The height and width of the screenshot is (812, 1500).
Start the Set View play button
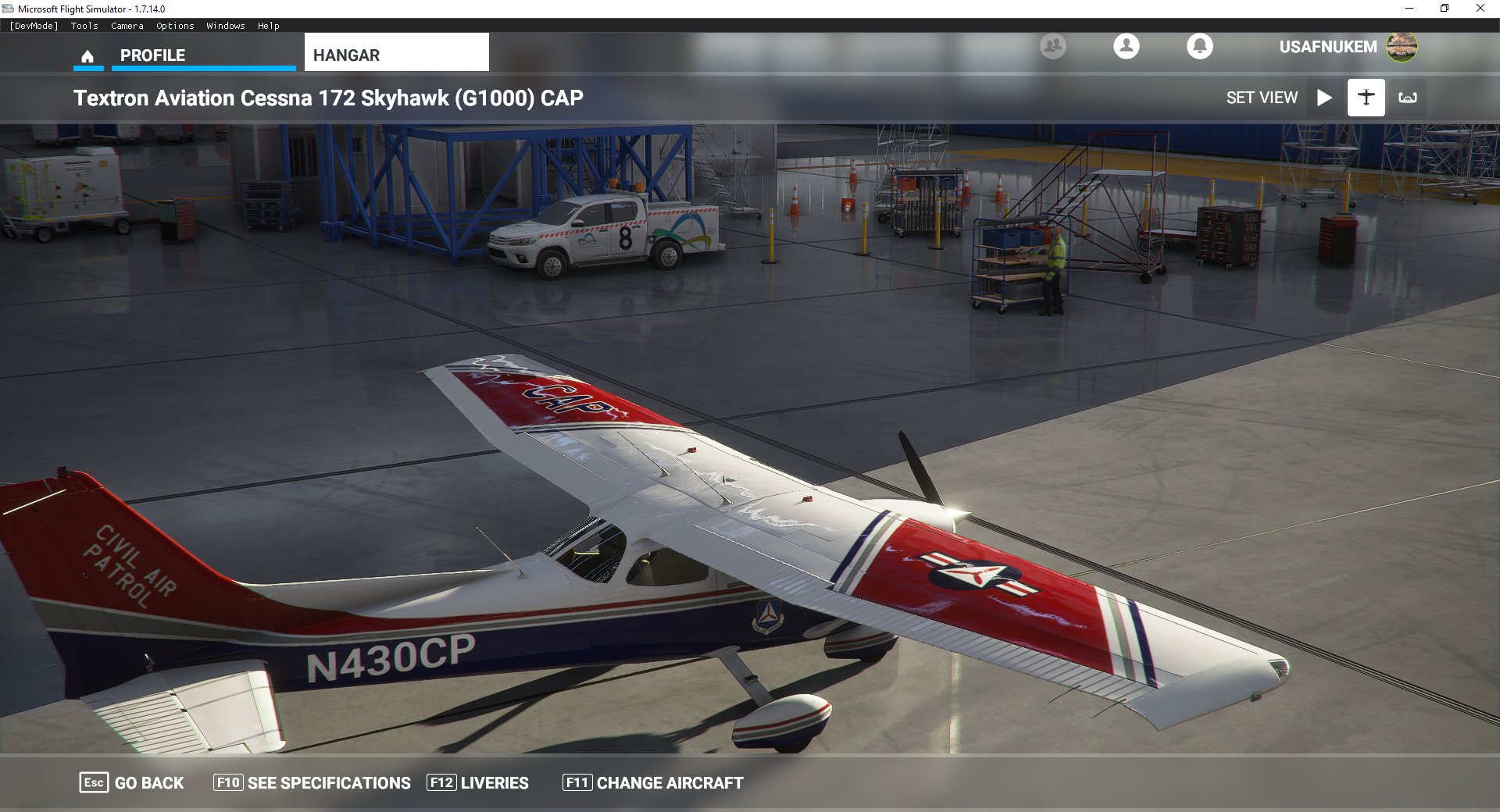pyautogui.click(x=1324, y=98)
